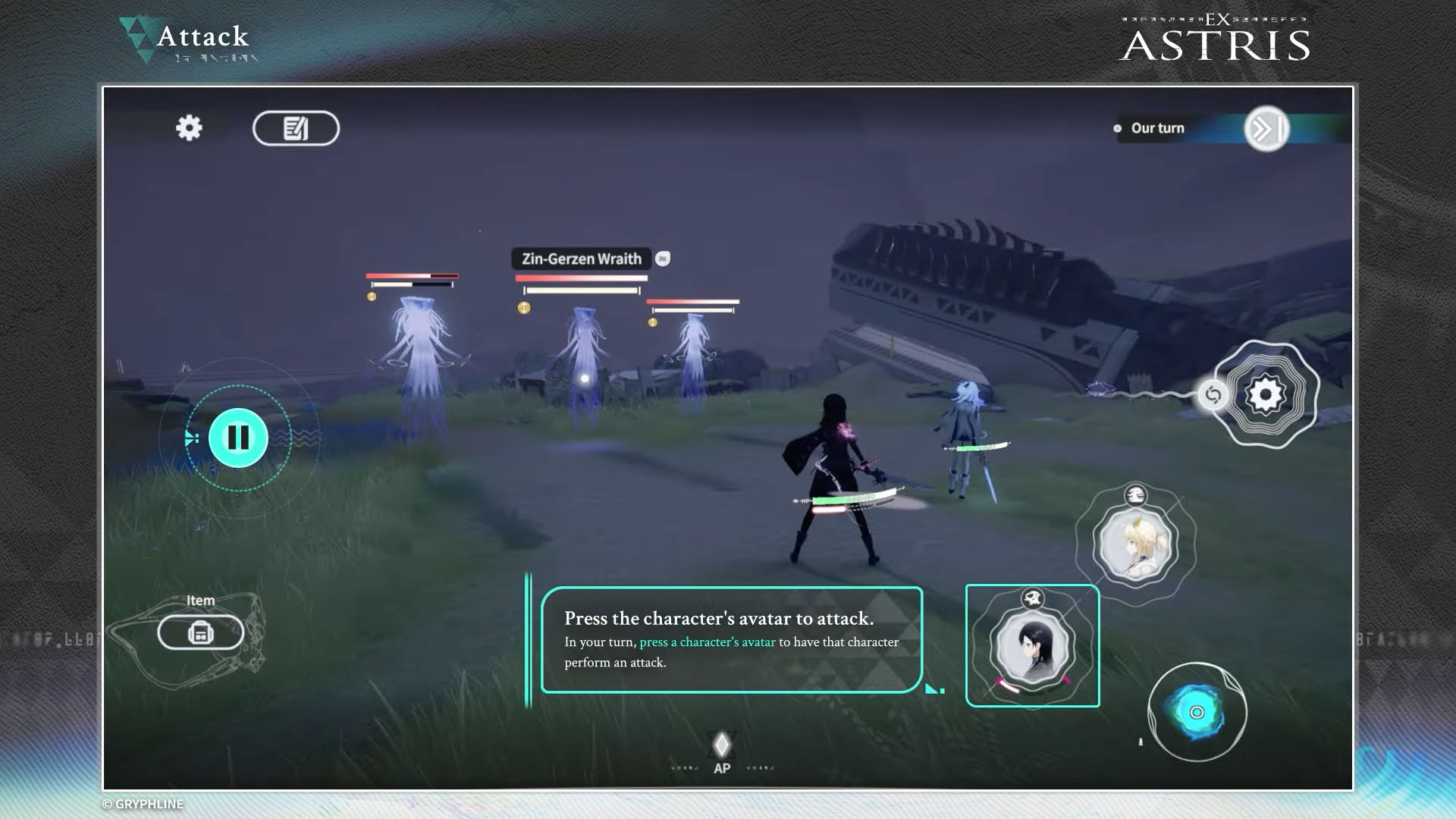1456x819 pixels.
Task: Open the battle log with the notepad icon
Action: coord(296,128)
